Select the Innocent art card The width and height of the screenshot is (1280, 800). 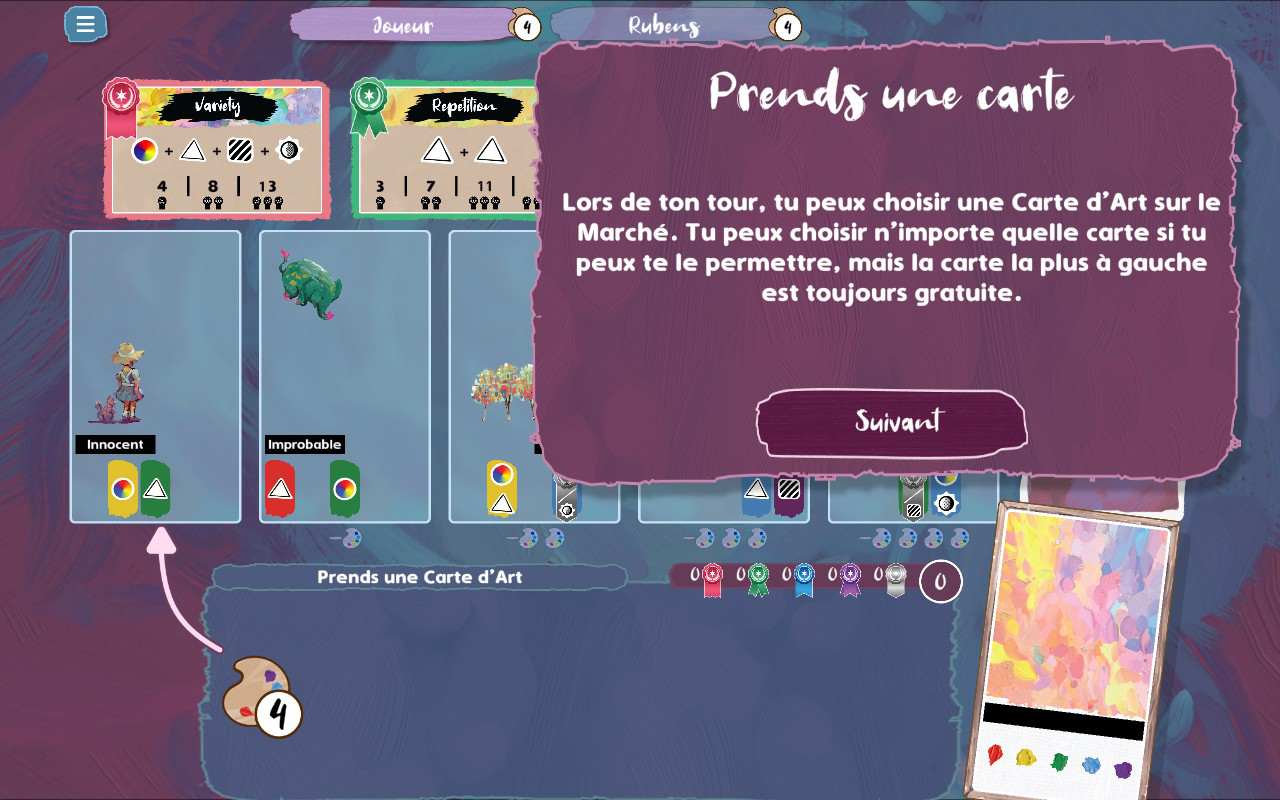coord(155,376)
